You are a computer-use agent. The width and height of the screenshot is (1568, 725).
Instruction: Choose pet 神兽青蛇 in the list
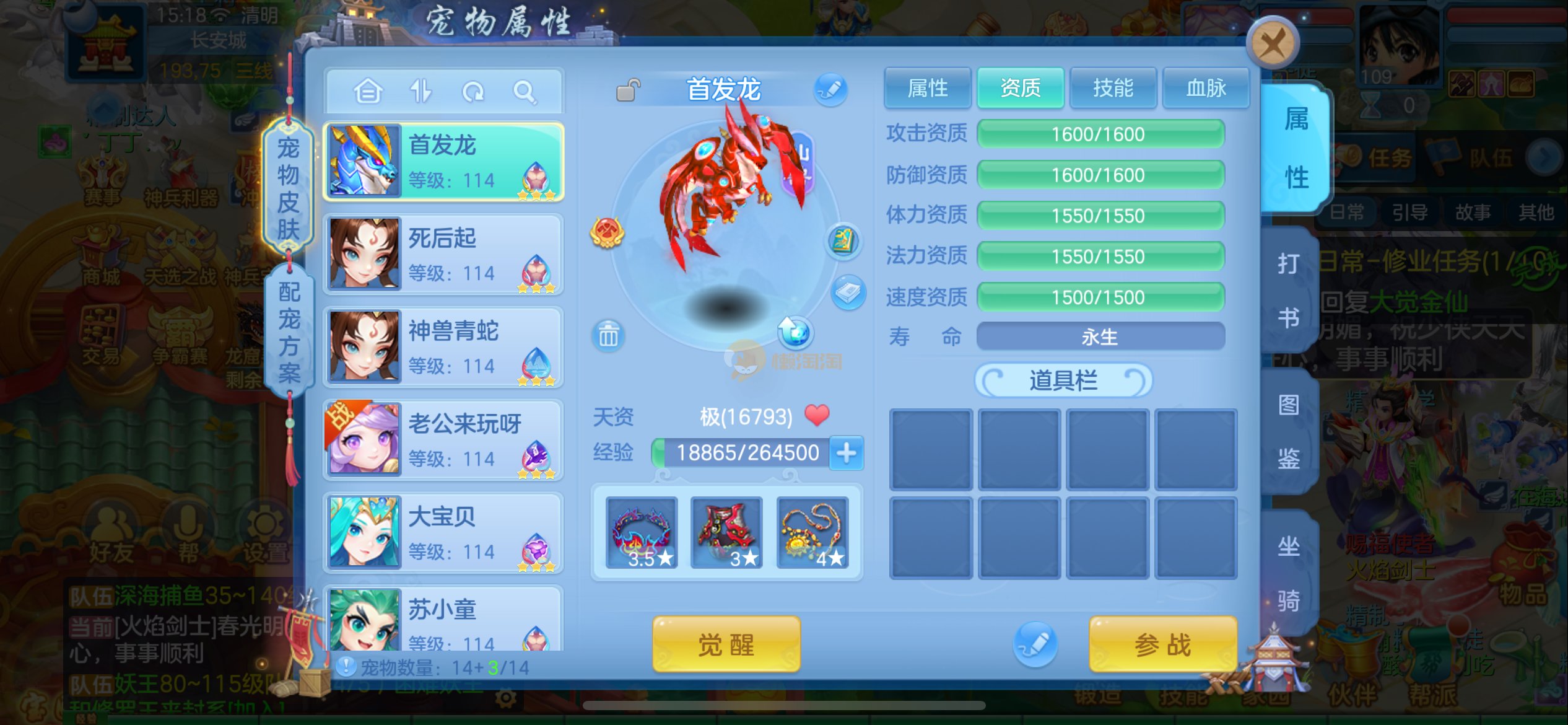click(443, 346)
